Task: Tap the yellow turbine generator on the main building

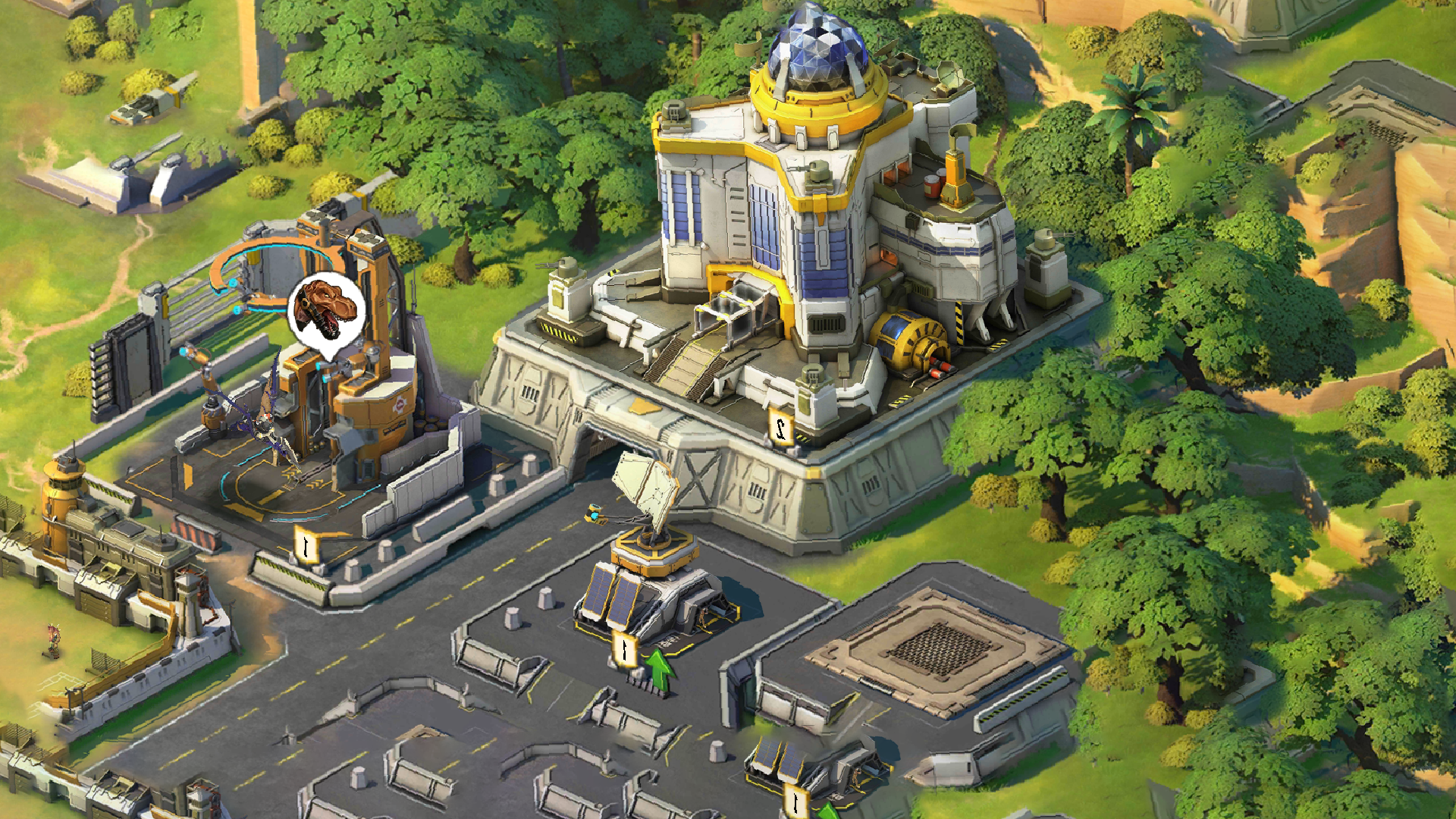Action: coord(907,334)
